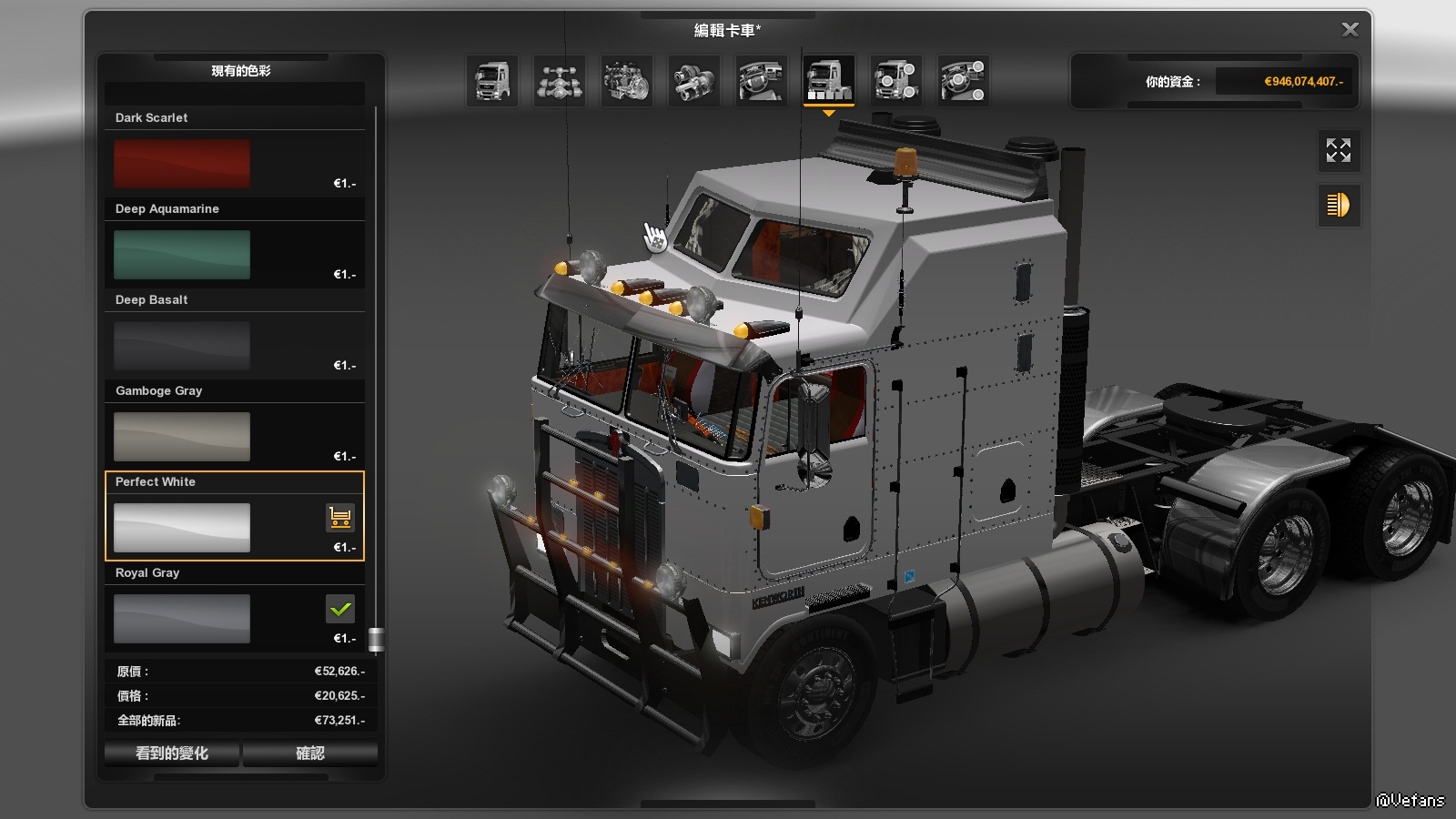Toggle fullscreen truck view
This screenshot has width=1456, height=819.
1338,150
